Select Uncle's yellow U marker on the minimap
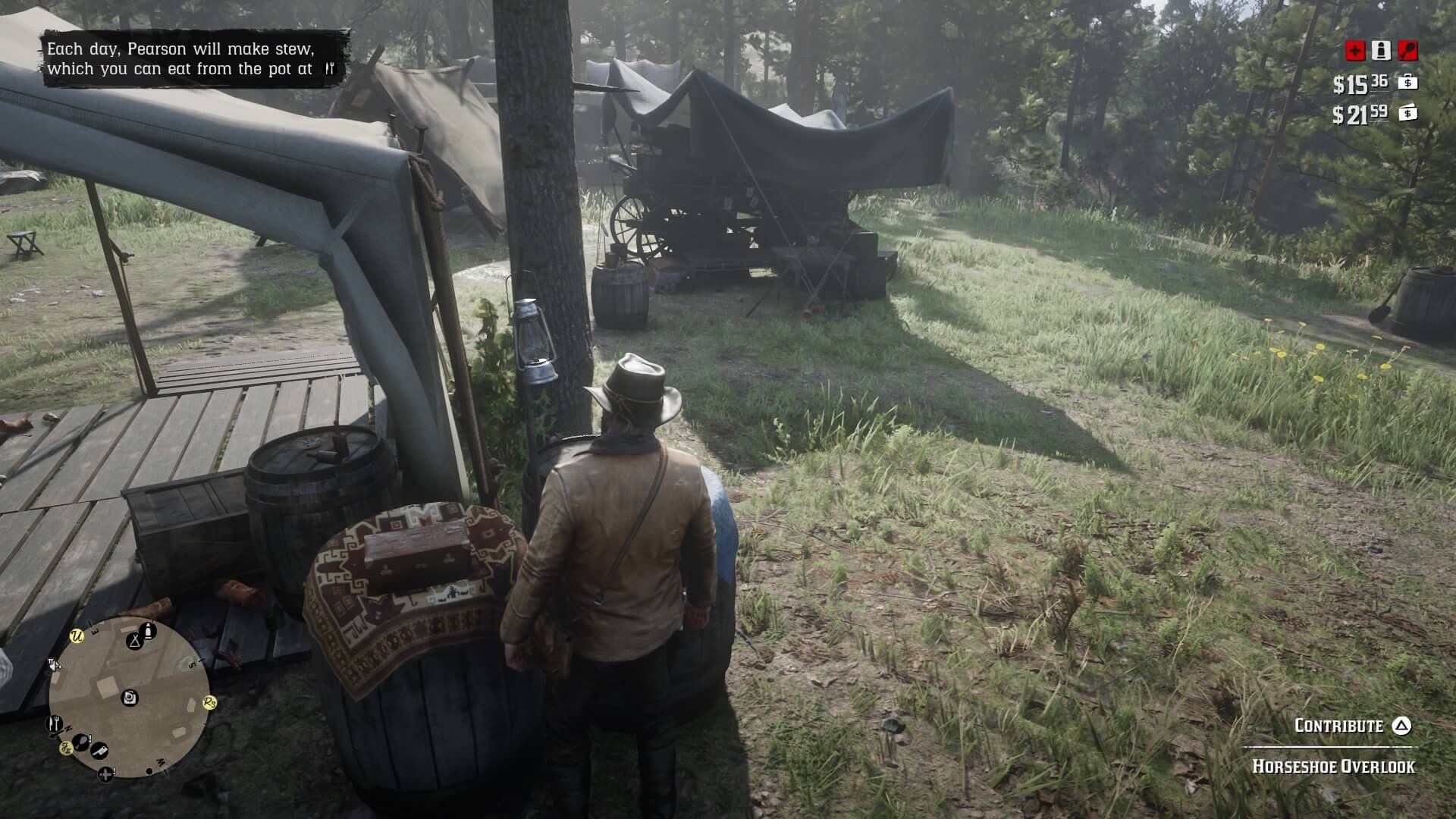This screenshot has width=1456, height=819. tap(77, 637)
